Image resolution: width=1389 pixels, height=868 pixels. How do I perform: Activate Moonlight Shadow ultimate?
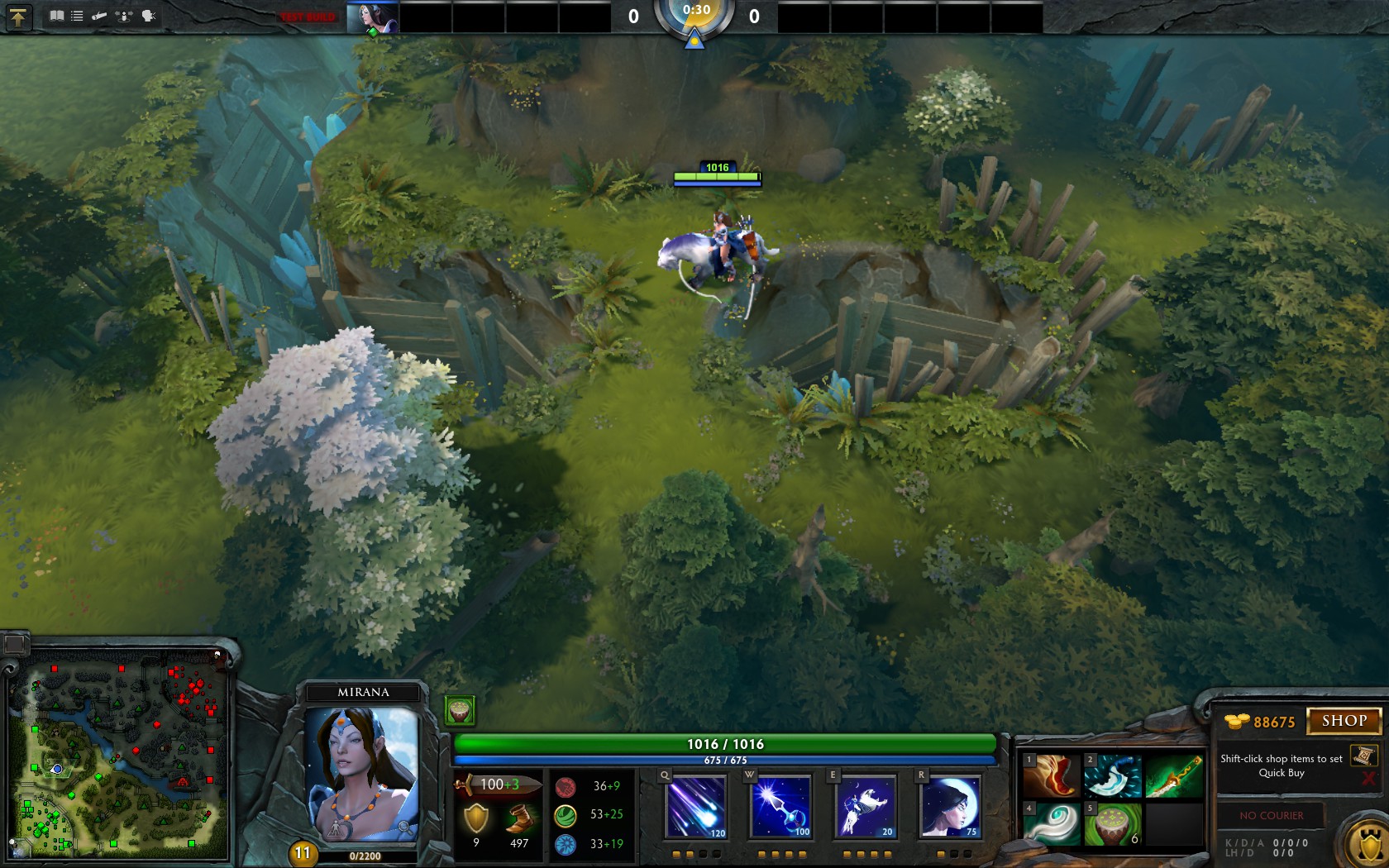pos(950,806)
